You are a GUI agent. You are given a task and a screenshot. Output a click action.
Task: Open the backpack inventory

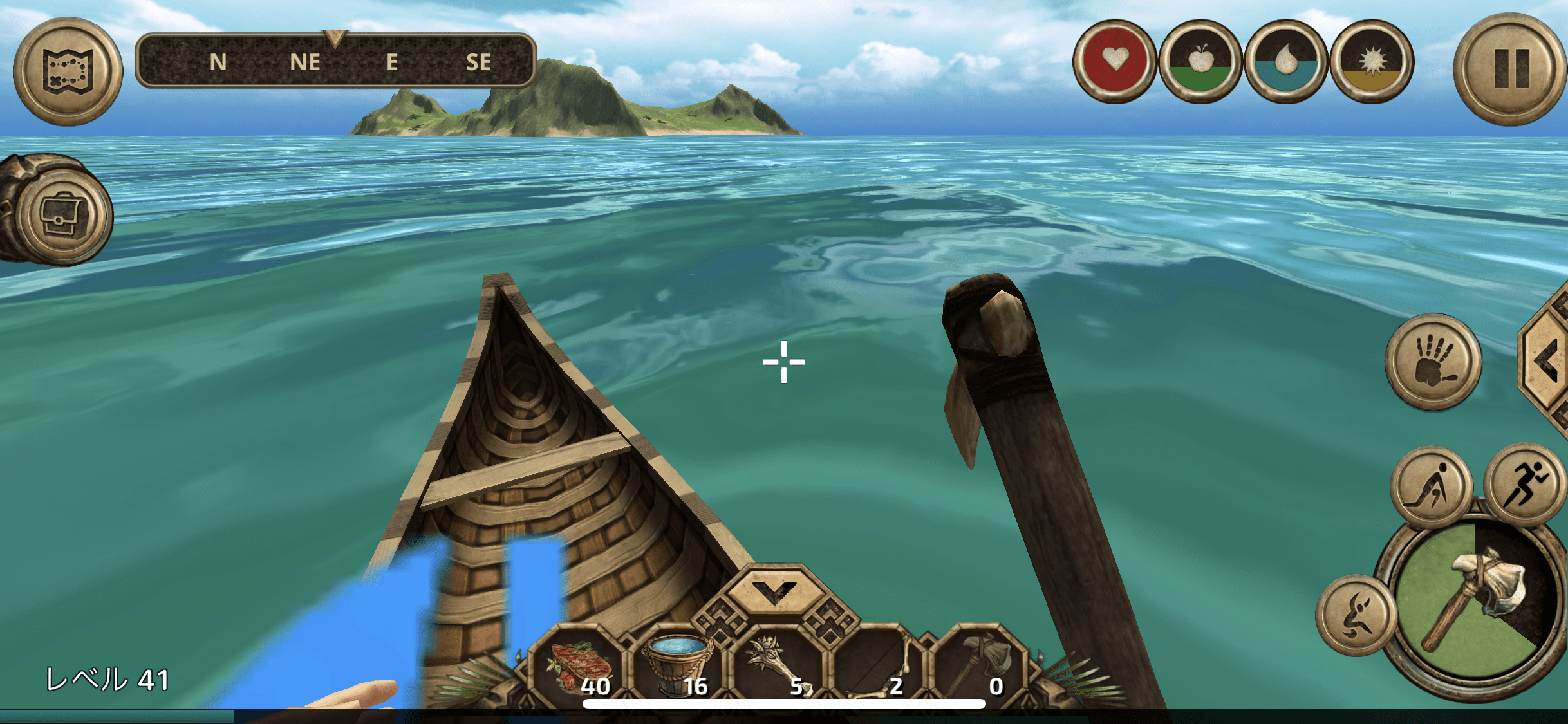(x=62, y=215)
